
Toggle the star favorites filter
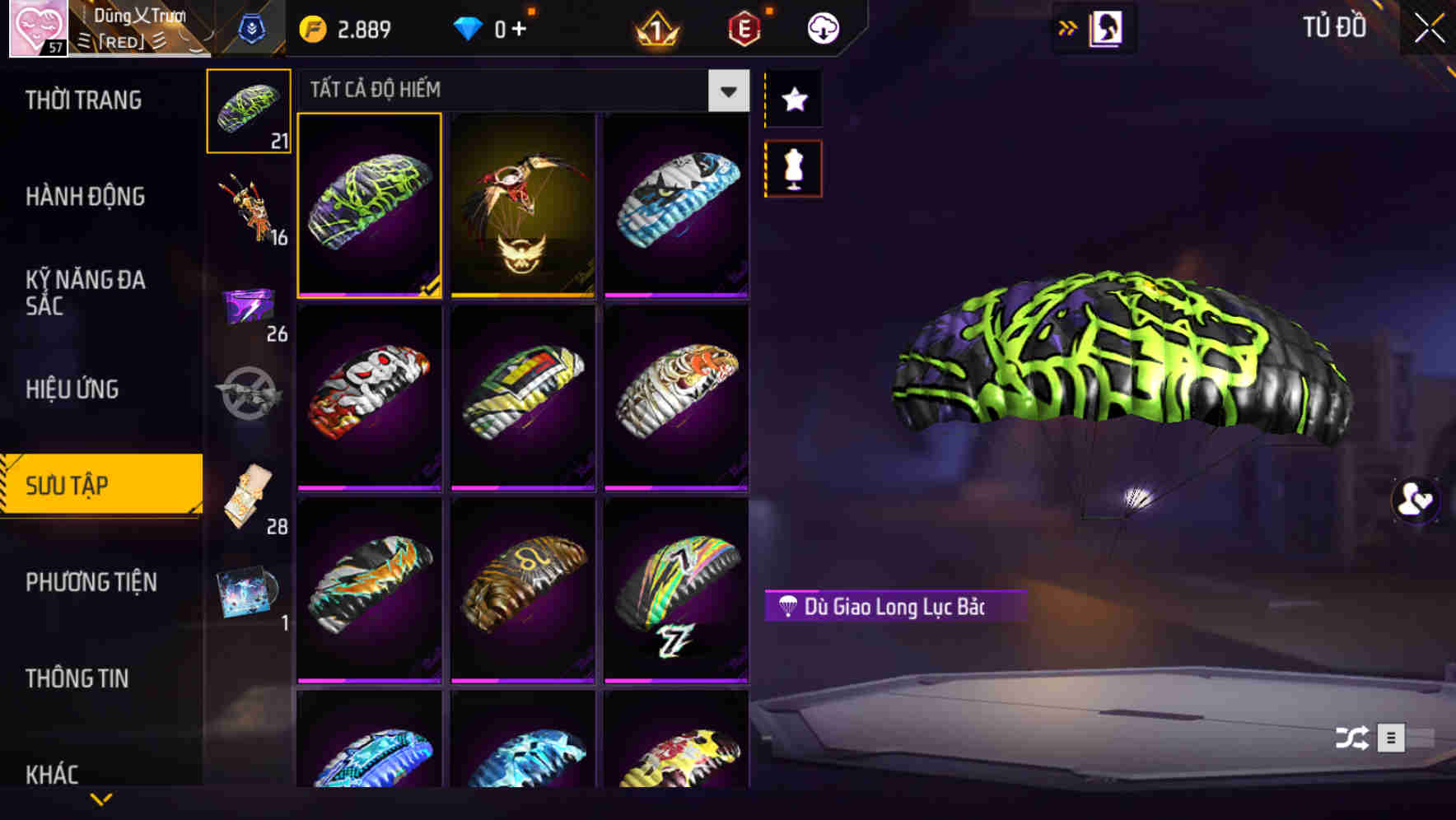click(792, 100)
